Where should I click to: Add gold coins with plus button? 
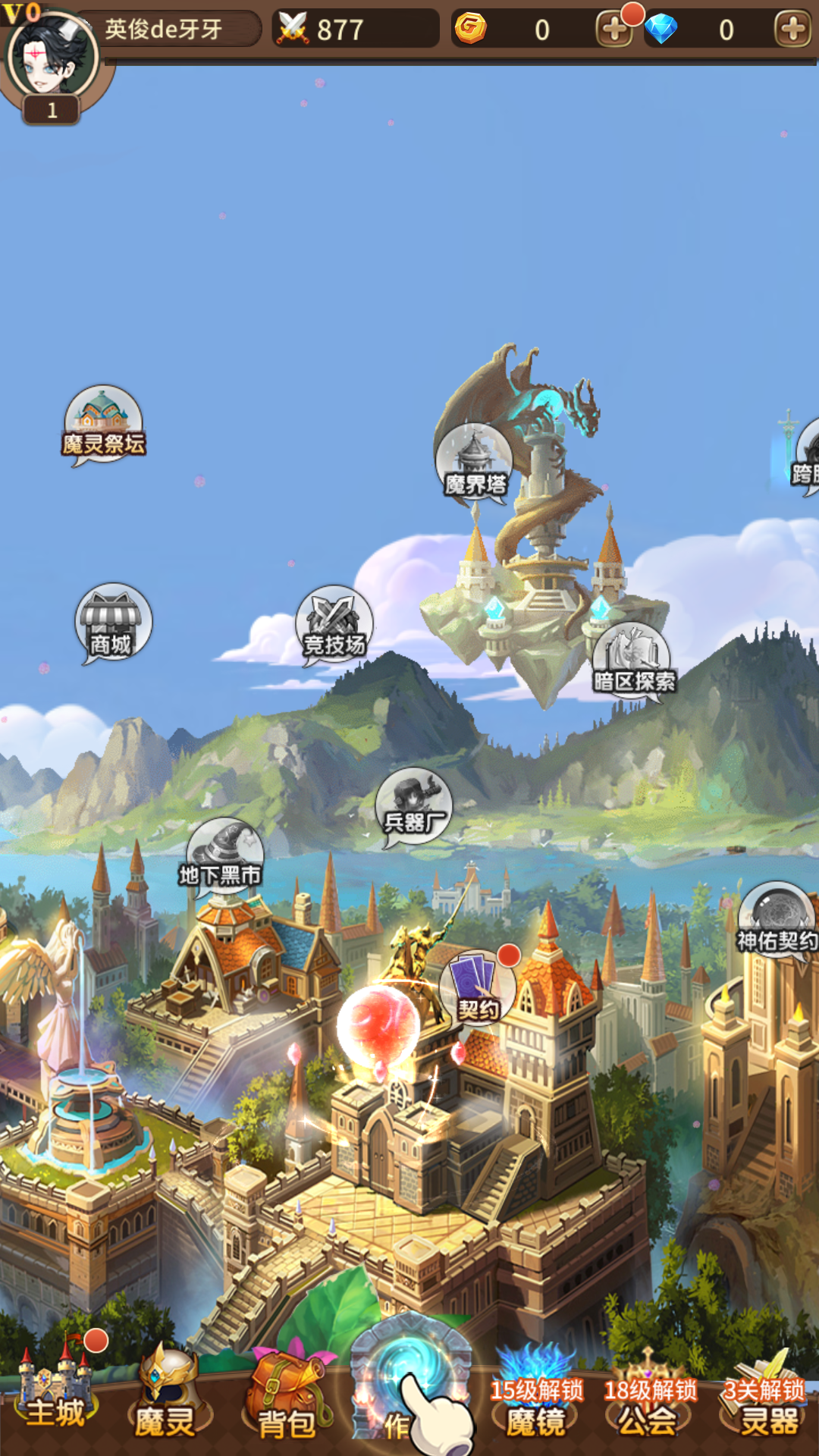pos(613,30)
